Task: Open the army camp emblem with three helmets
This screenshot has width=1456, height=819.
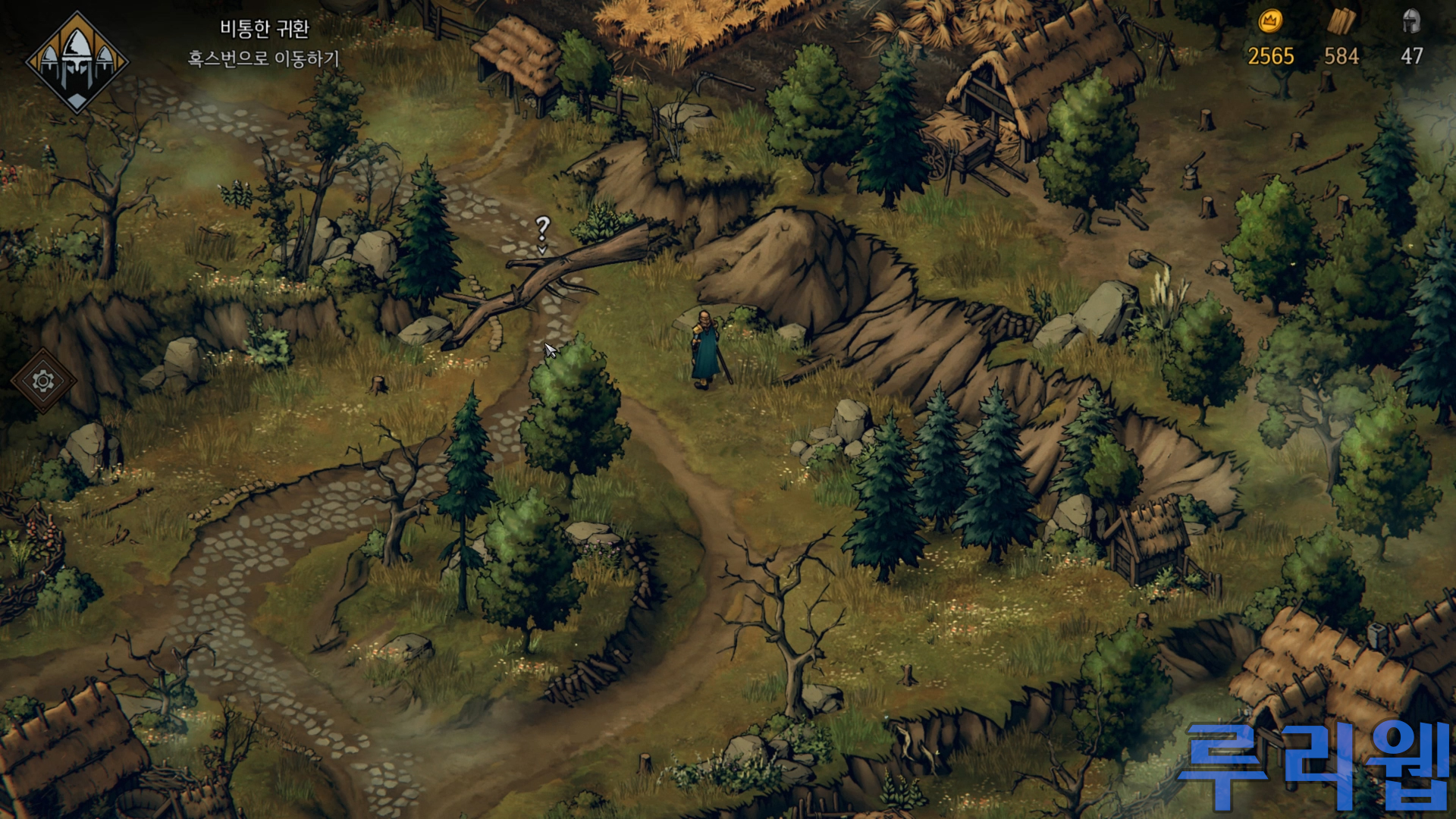Action: [x=77, y=61]
